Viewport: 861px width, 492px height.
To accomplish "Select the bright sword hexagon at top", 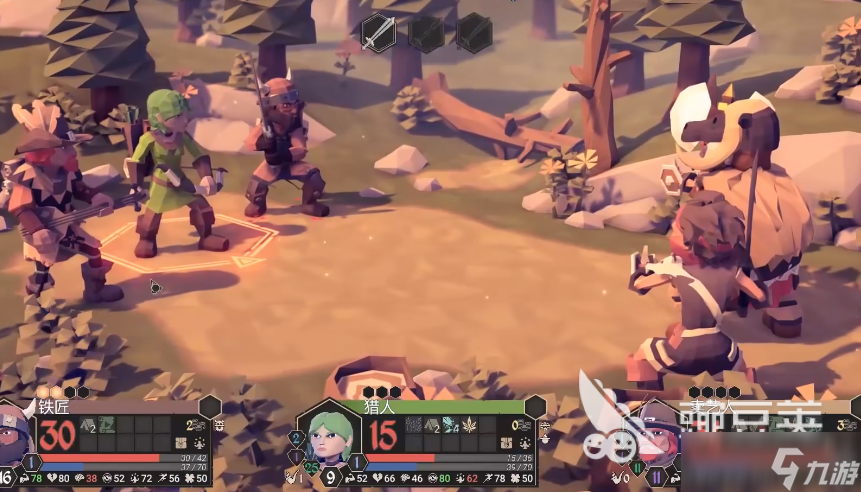I will click(x=378, y=32).
